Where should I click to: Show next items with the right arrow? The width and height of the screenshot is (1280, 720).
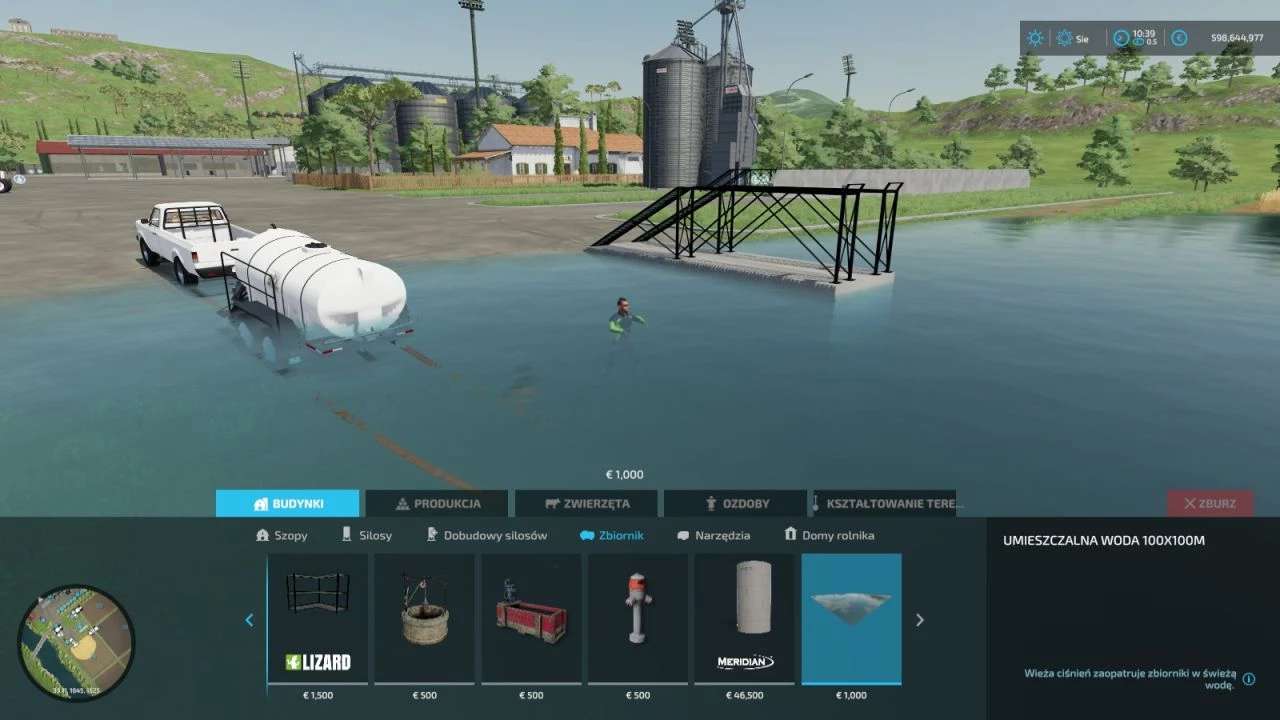[x=920, y=620]
